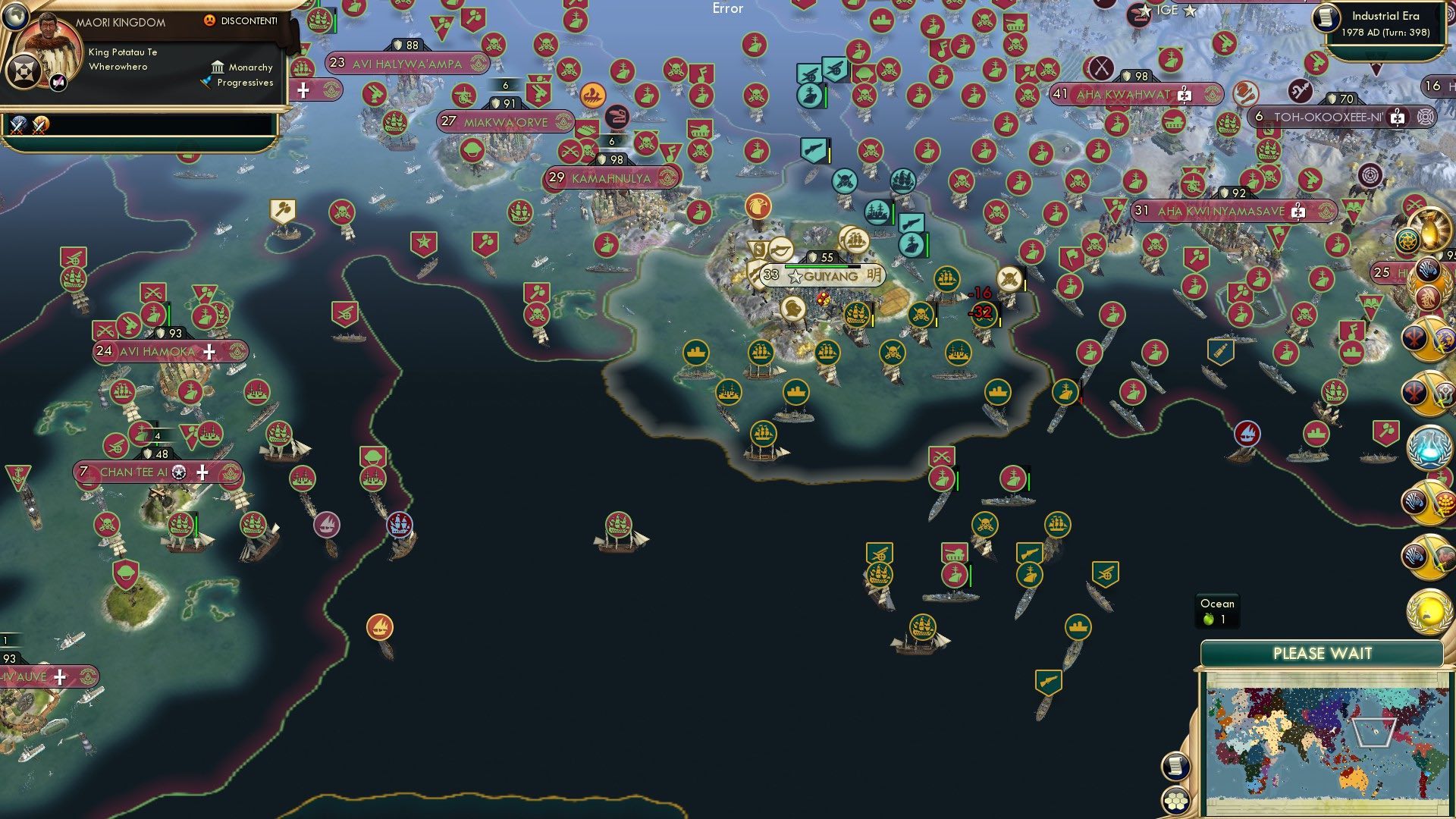Click the DISCONTENT unhappy face indicator

click(x=210, y=21)
